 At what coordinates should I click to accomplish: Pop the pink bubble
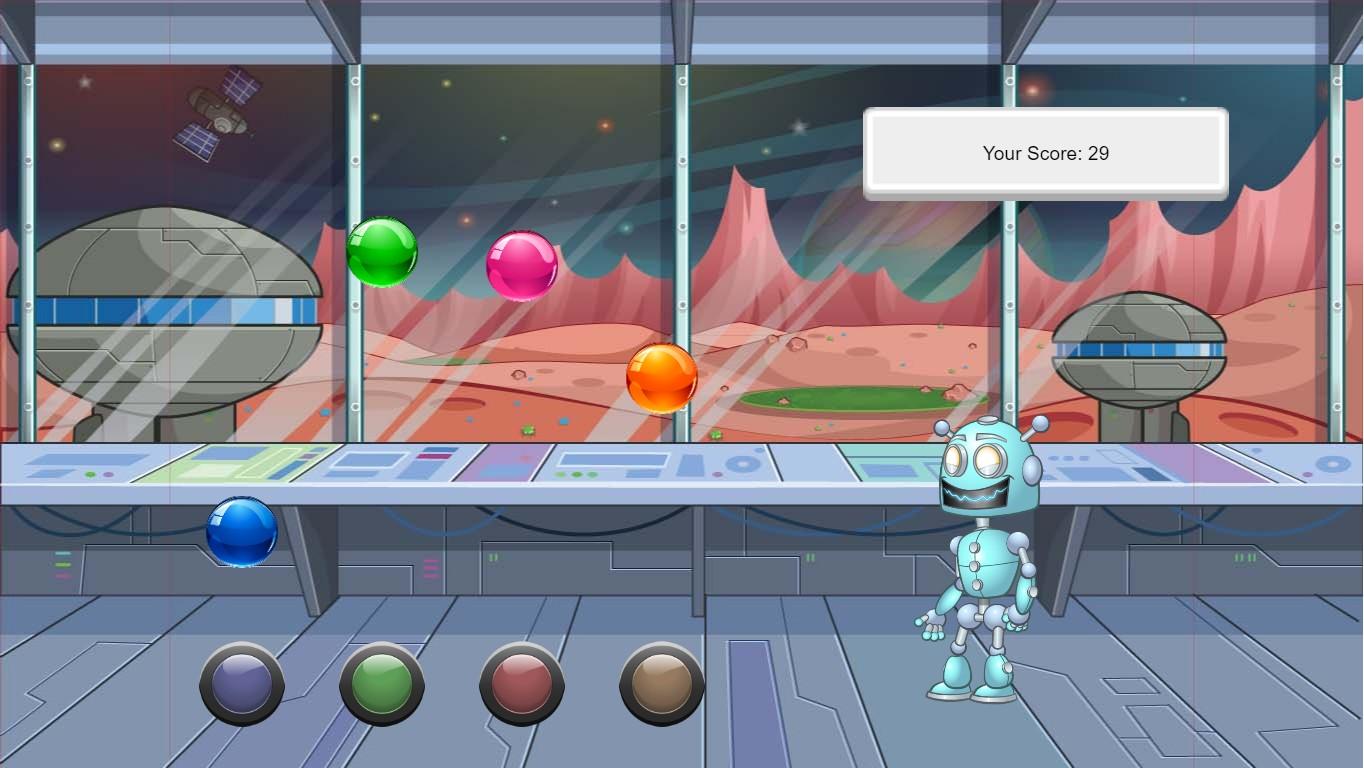point(520,268)
